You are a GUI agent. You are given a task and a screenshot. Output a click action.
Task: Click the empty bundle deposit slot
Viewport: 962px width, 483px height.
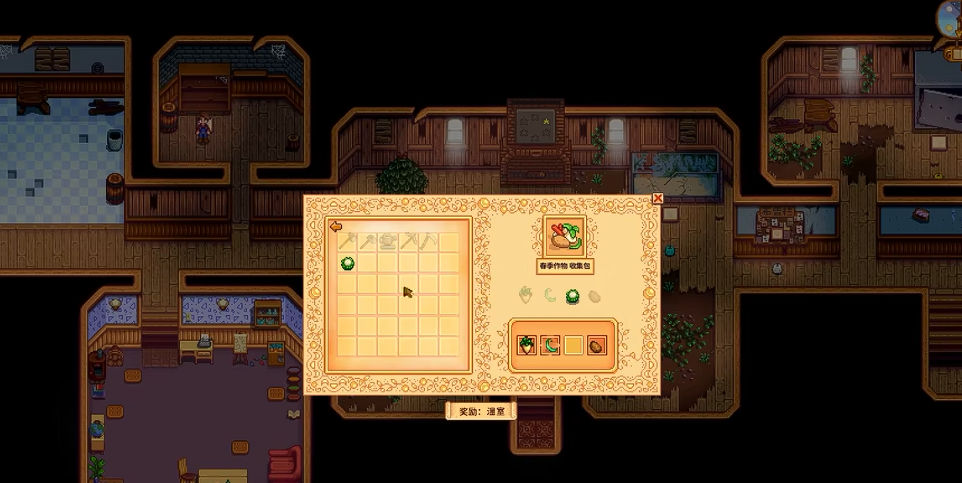pos(574,345)
